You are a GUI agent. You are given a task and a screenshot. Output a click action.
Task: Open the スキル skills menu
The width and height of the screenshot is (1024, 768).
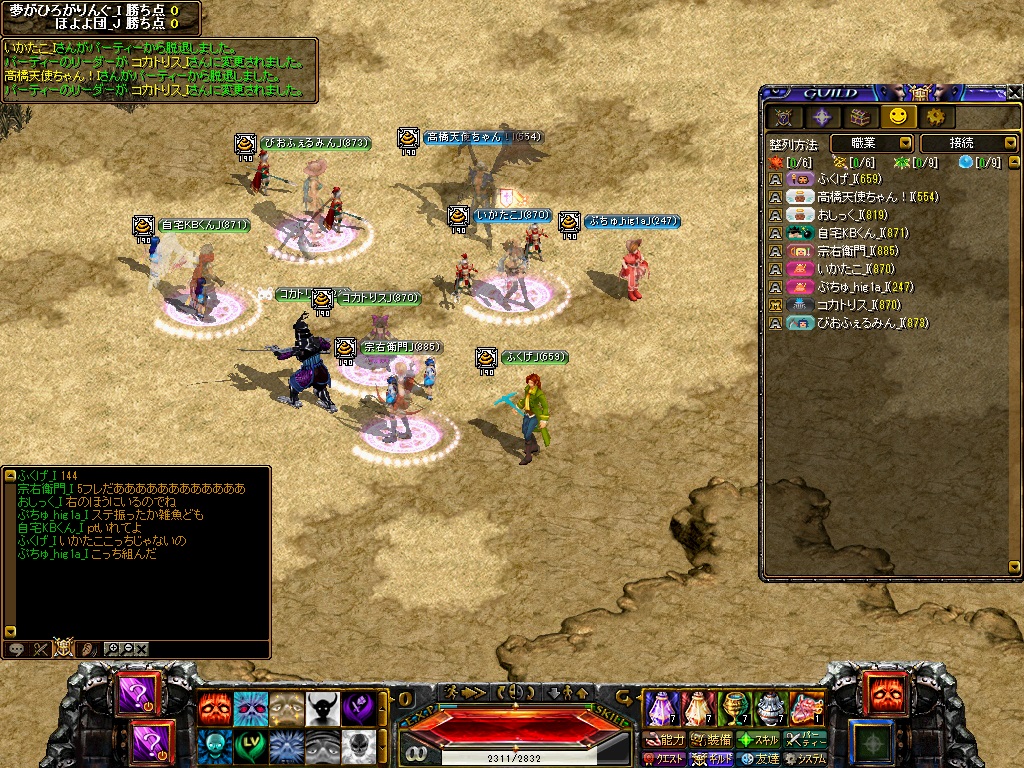(759, 740)
